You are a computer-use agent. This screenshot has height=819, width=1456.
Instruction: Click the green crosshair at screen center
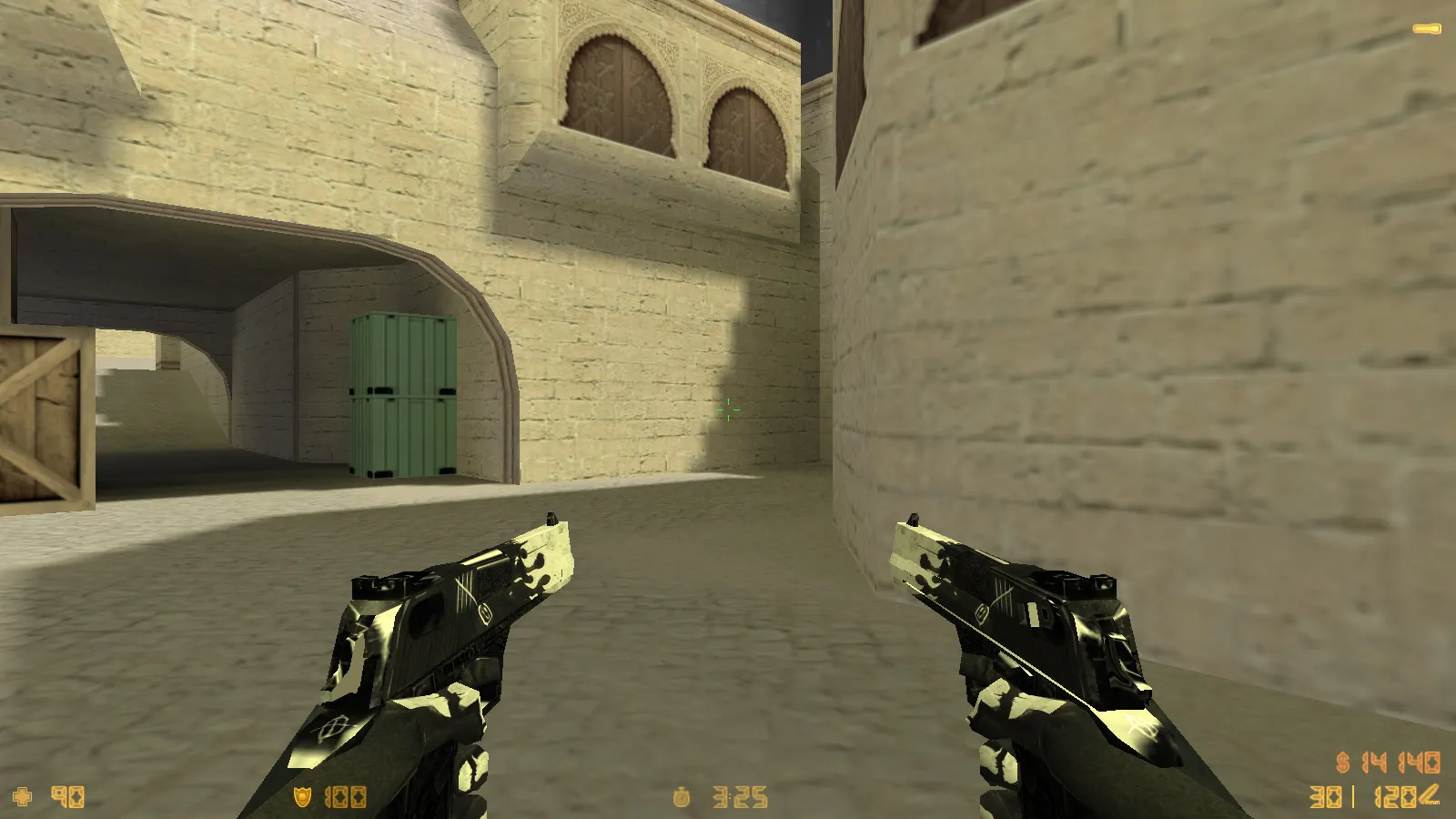pos(728,411)
